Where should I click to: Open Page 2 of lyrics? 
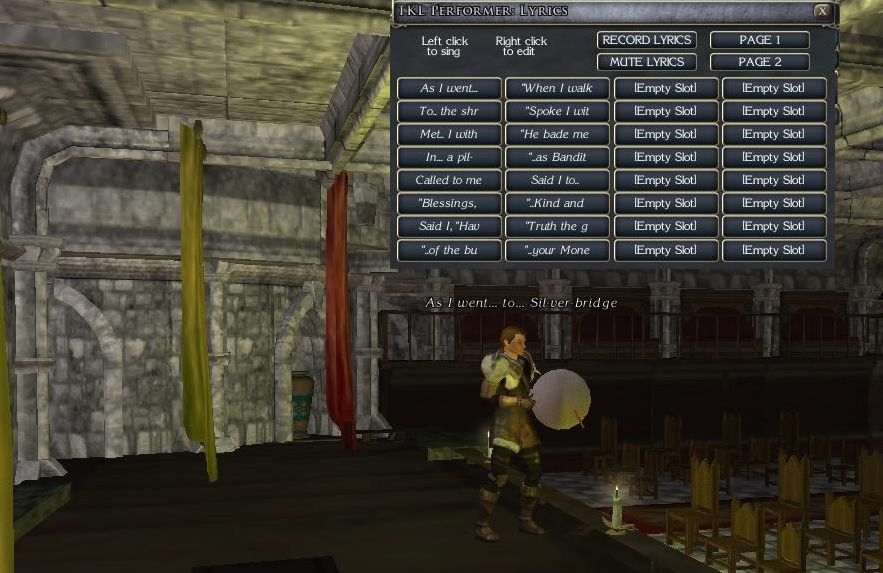(760, 62)
